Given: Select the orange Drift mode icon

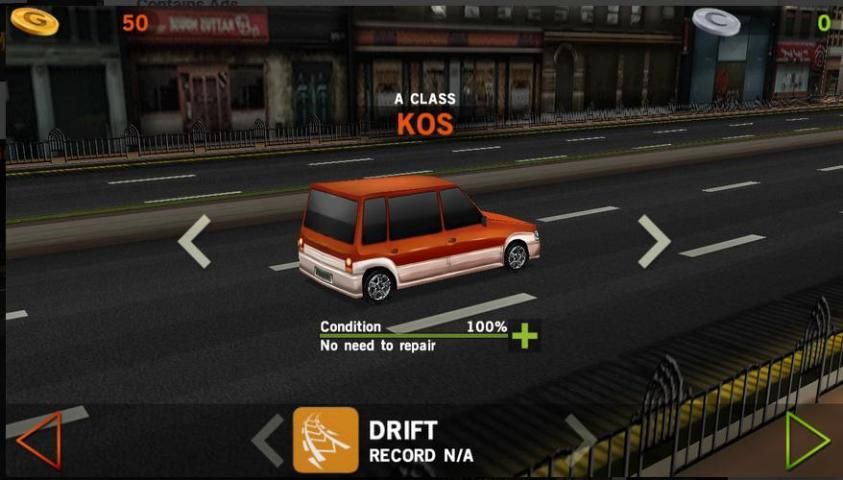Looking at the screenshot, I should click(x=325, y=440).
